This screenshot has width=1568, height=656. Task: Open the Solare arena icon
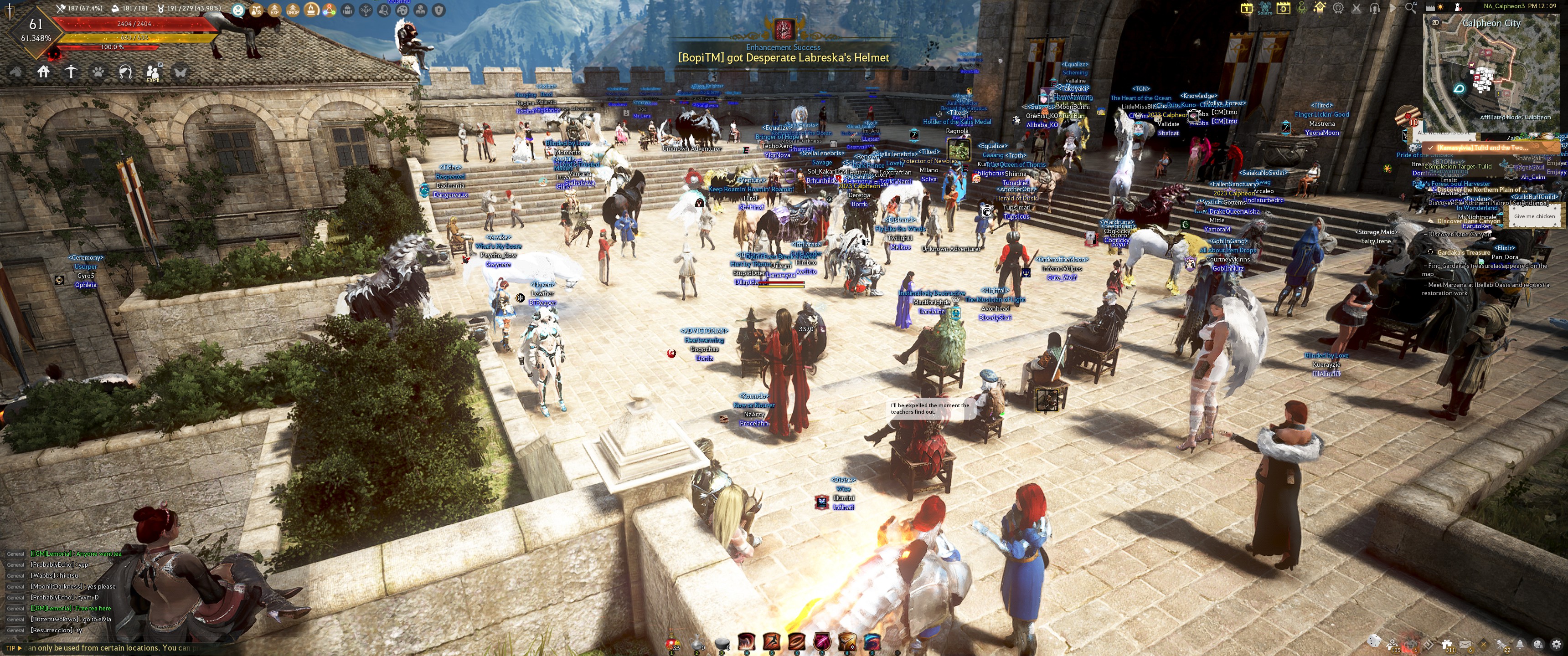pyautogui.click(x=1265, y=8)
